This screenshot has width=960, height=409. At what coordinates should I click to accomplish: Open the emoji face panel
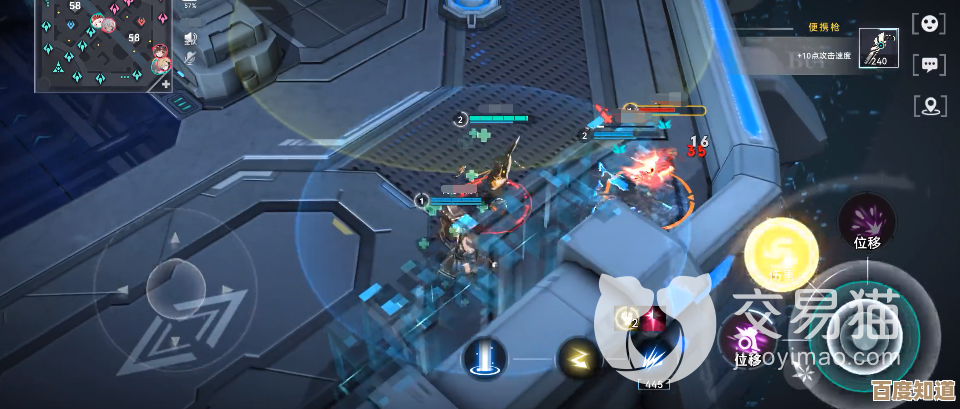930,25
